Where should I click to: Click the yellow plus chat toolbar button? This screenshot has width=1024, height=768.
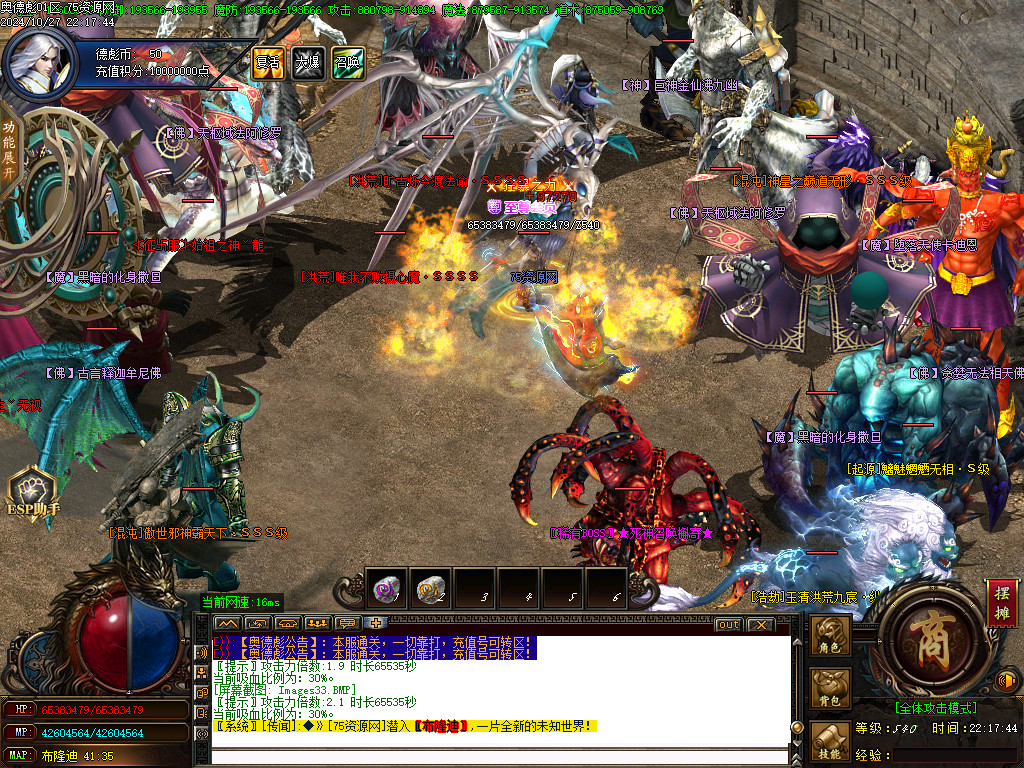377,624
